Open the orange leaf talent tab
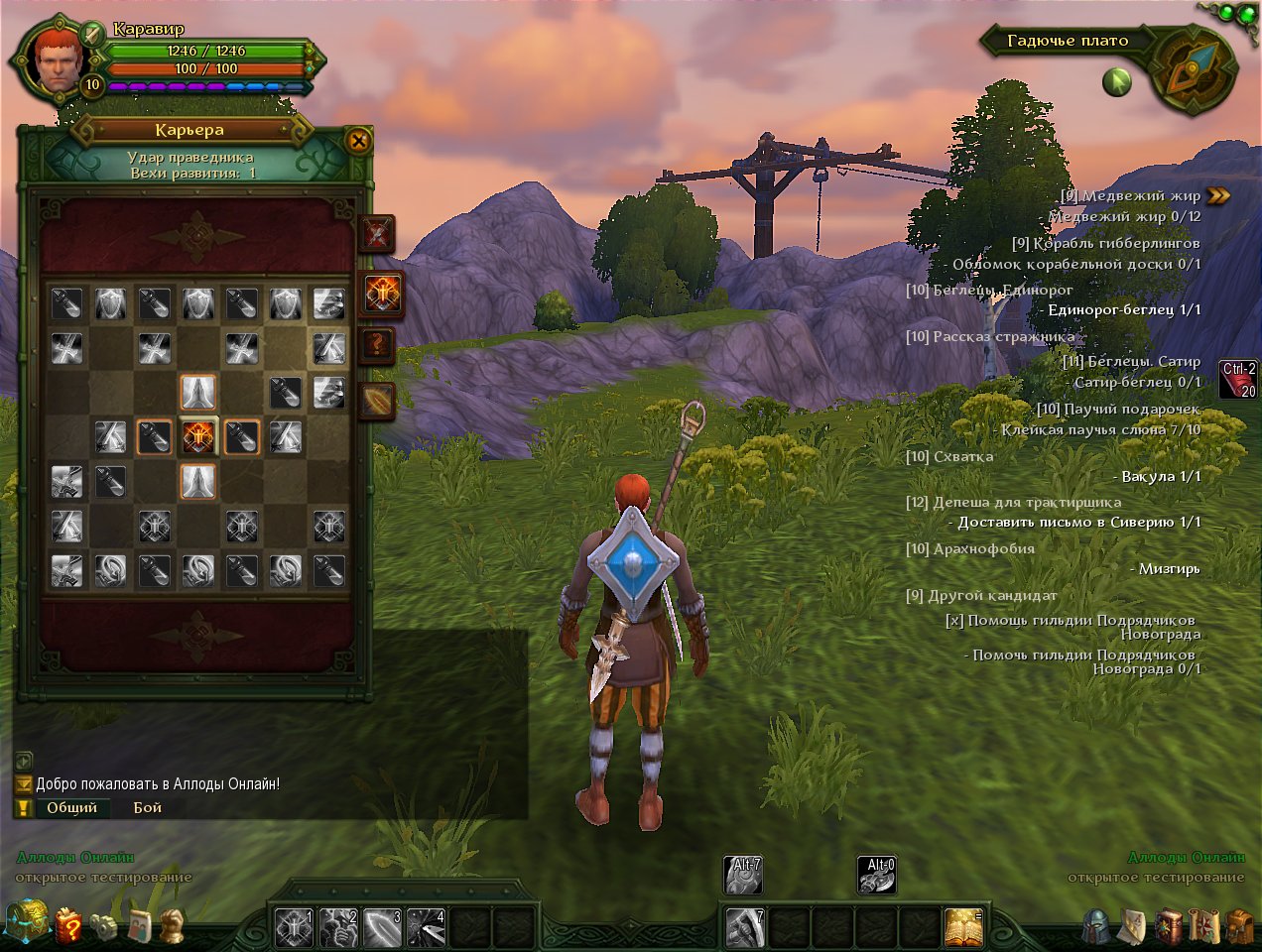Image resolution: width=1262 pixels, height=952 pixels. click(378, 401)
